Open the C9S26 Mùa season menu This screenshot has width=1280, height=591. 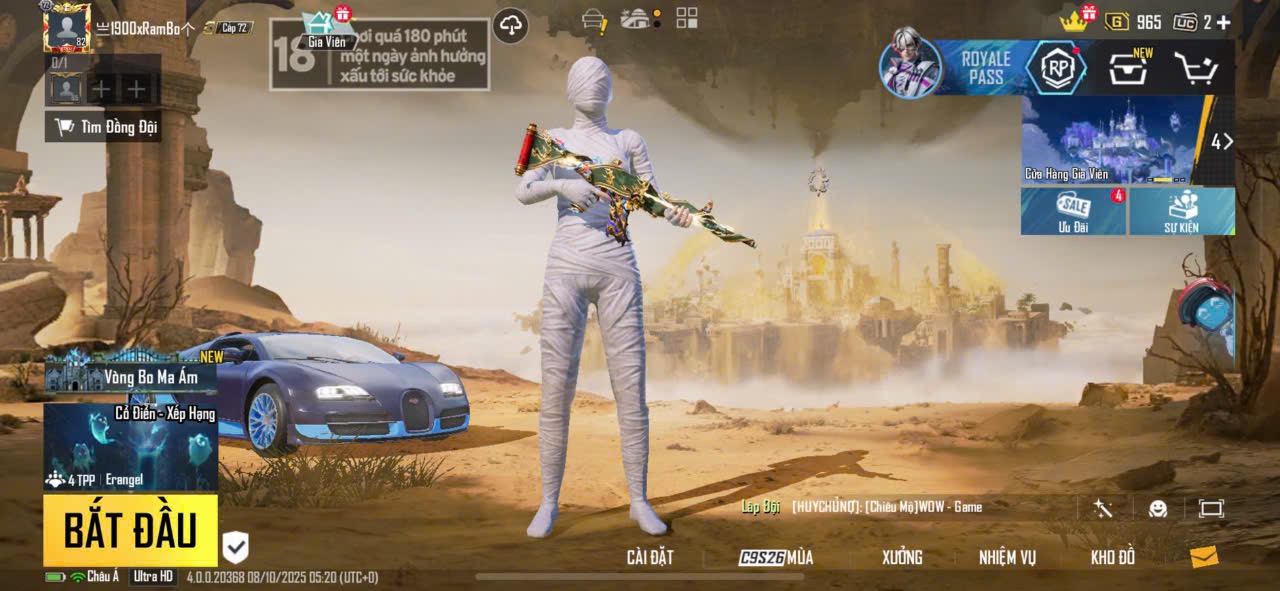tap(776, 557)
